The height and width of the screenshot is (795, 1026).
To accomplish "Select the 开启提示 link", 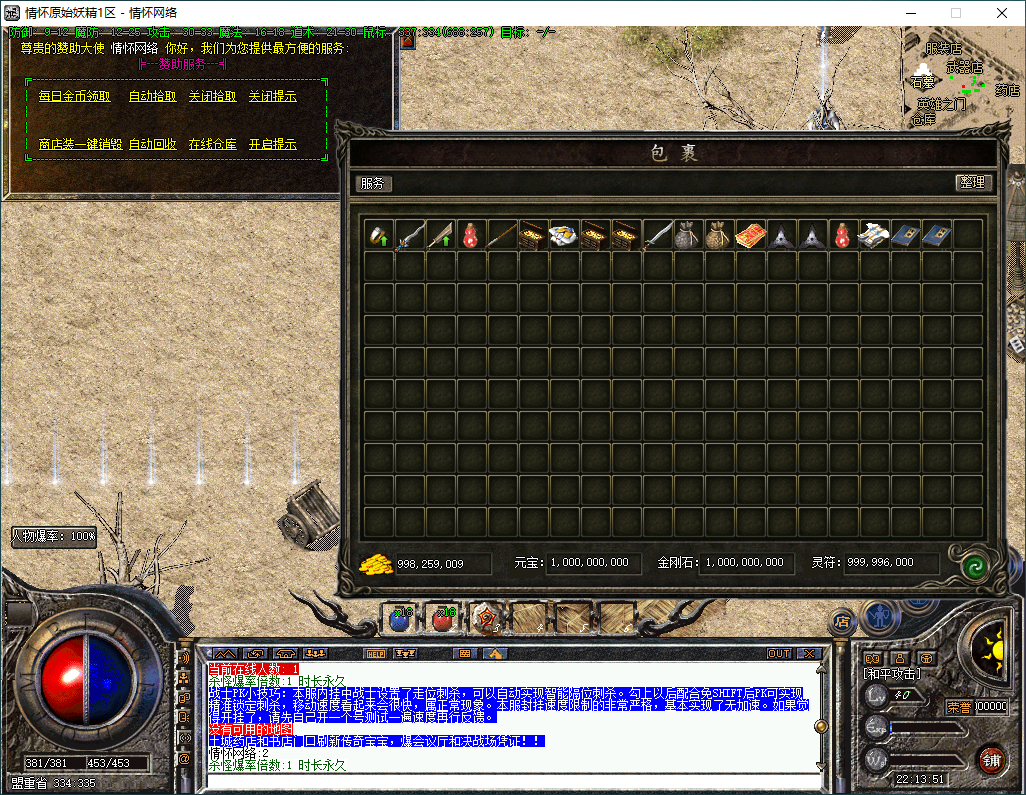I will [x=272, y=144].
